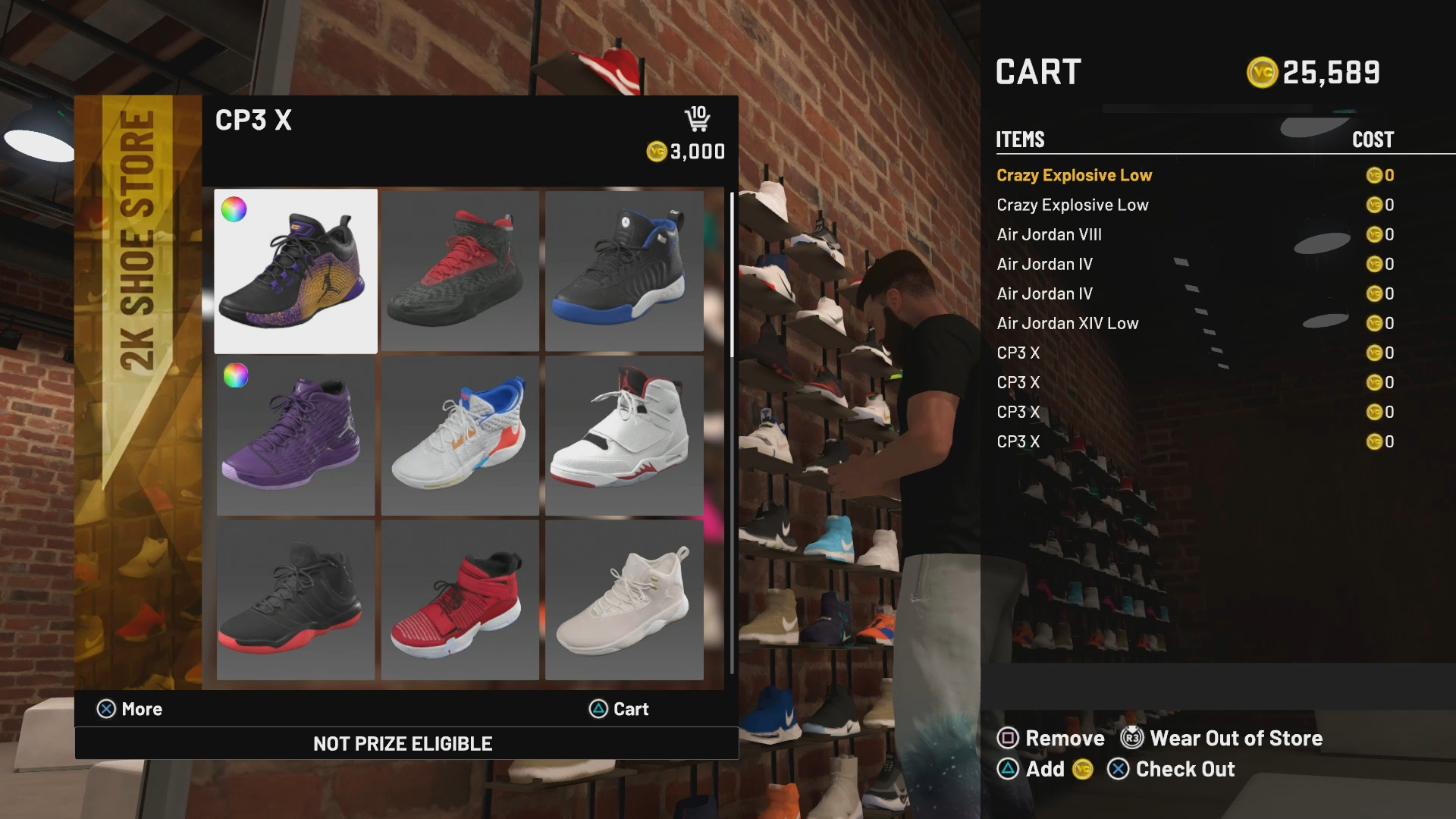The image size is (1456, 819).
Task: Open the cart icon showing 10 items
Action: (x=698, y=118)
